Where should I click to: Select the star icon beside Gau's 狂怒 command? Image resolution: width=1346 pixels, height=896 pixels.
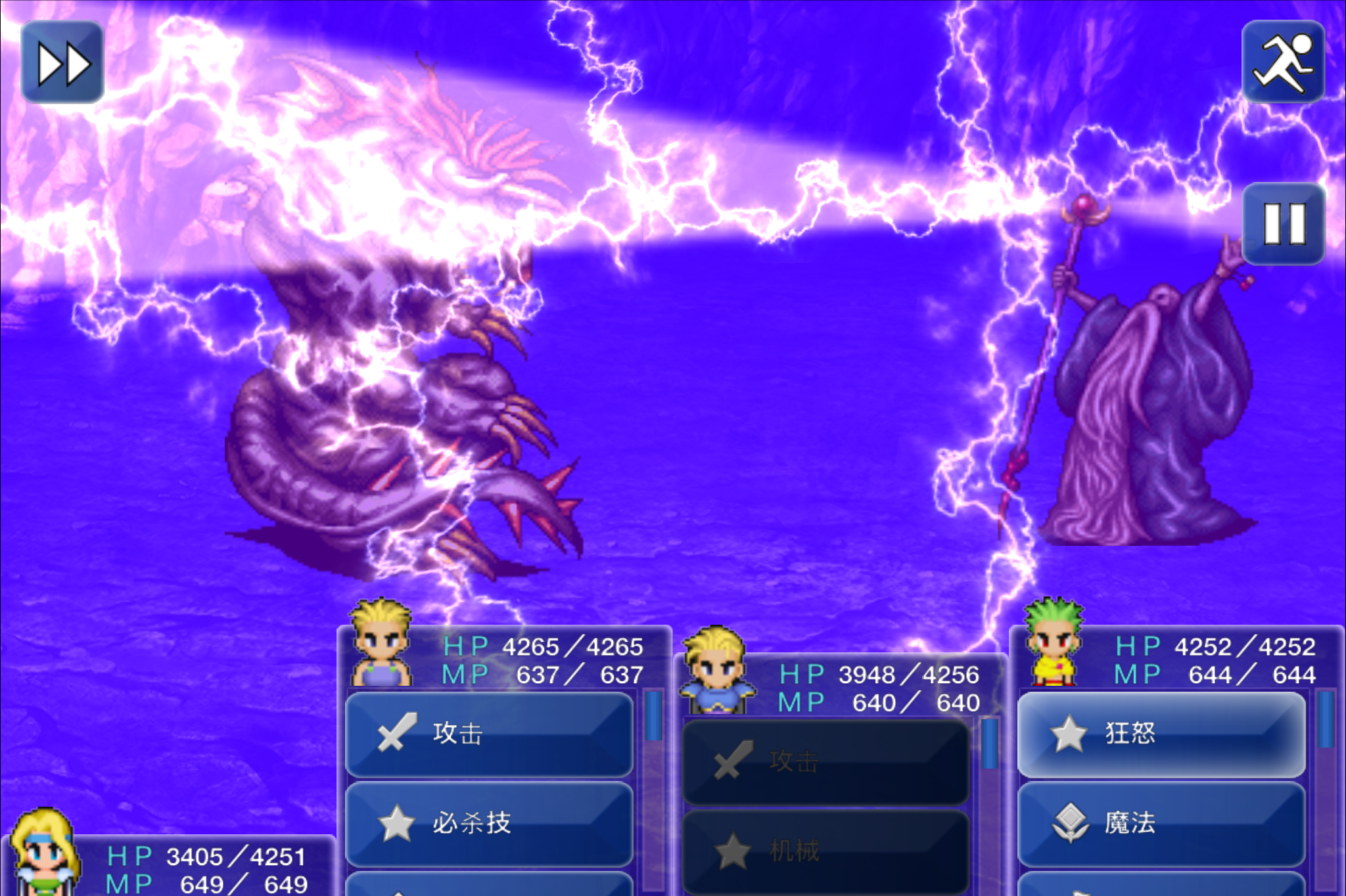coord(1070,735)
